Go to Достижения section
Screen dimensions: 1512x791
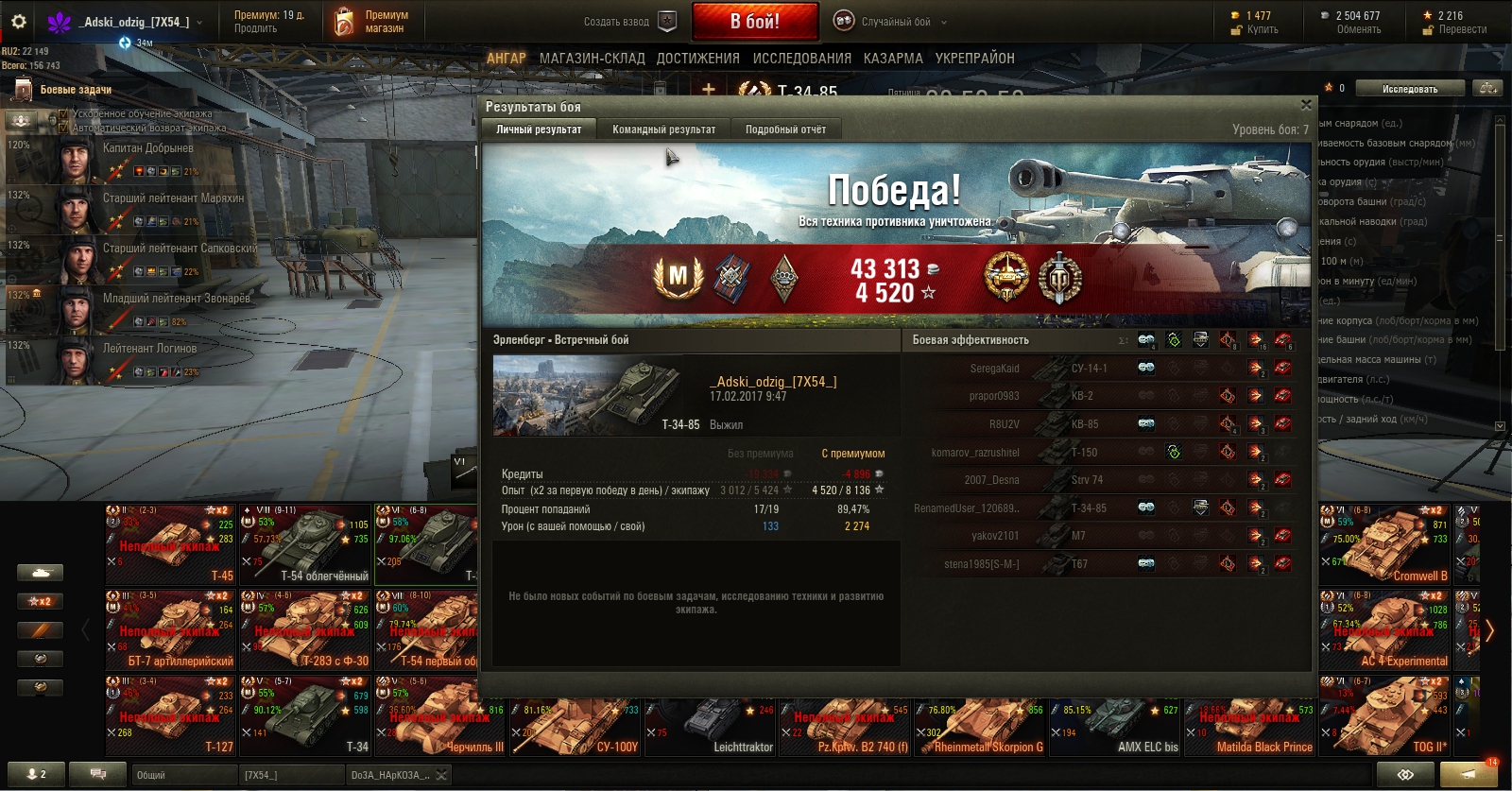click(x=698, y=59)
